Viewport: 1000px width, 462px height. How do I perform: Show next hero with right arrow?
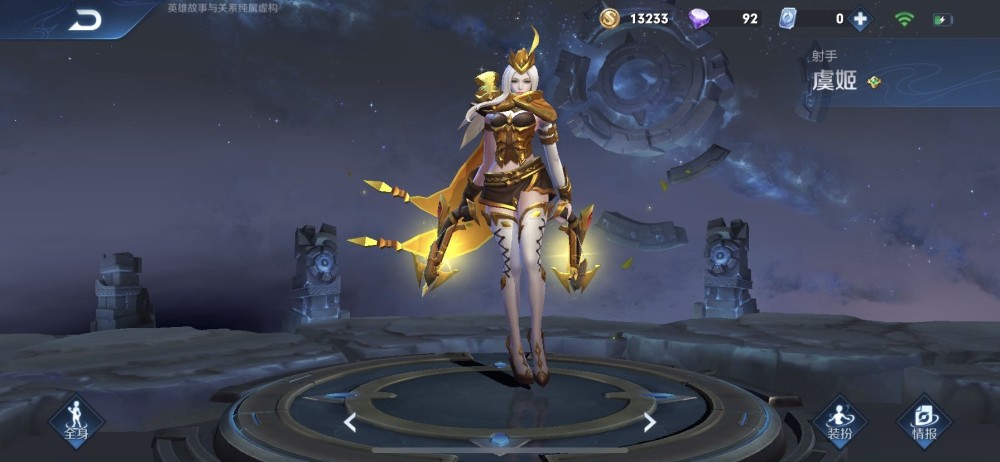point(649,422)
